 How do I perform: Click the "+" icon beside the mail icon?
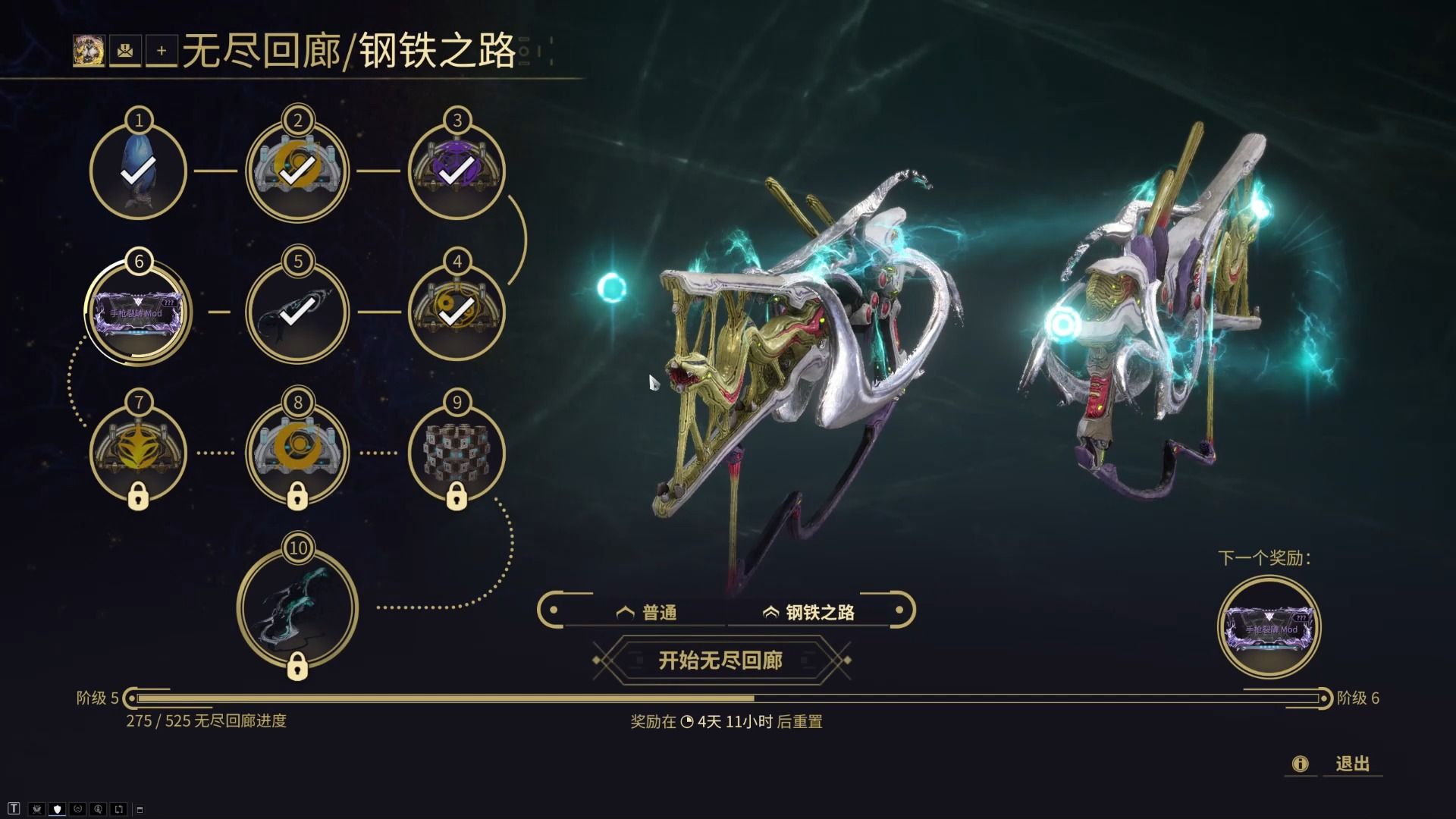pyautogui.click(x=162, y=52)
